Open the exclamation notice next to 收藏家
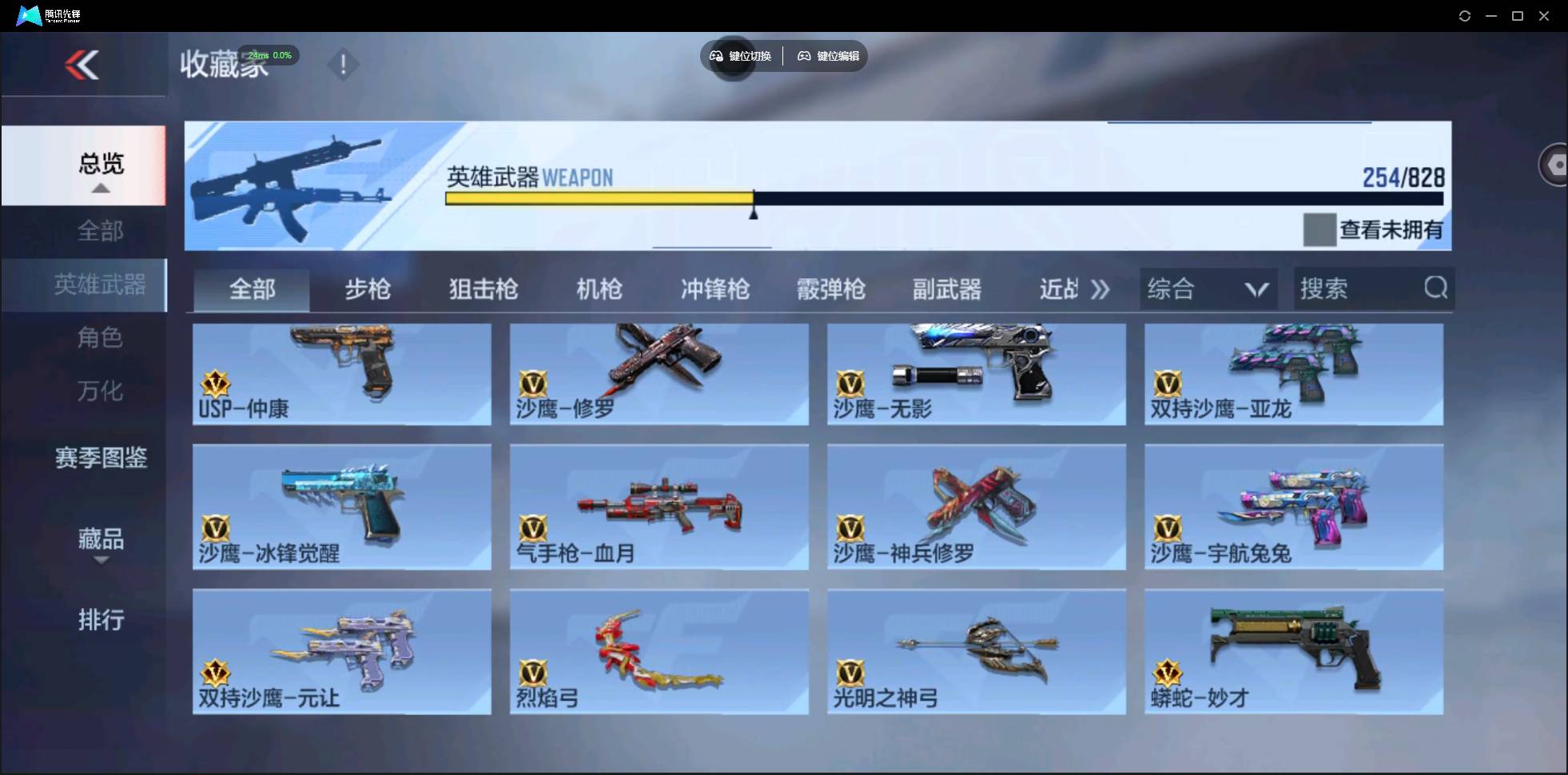 click(344, 64)
